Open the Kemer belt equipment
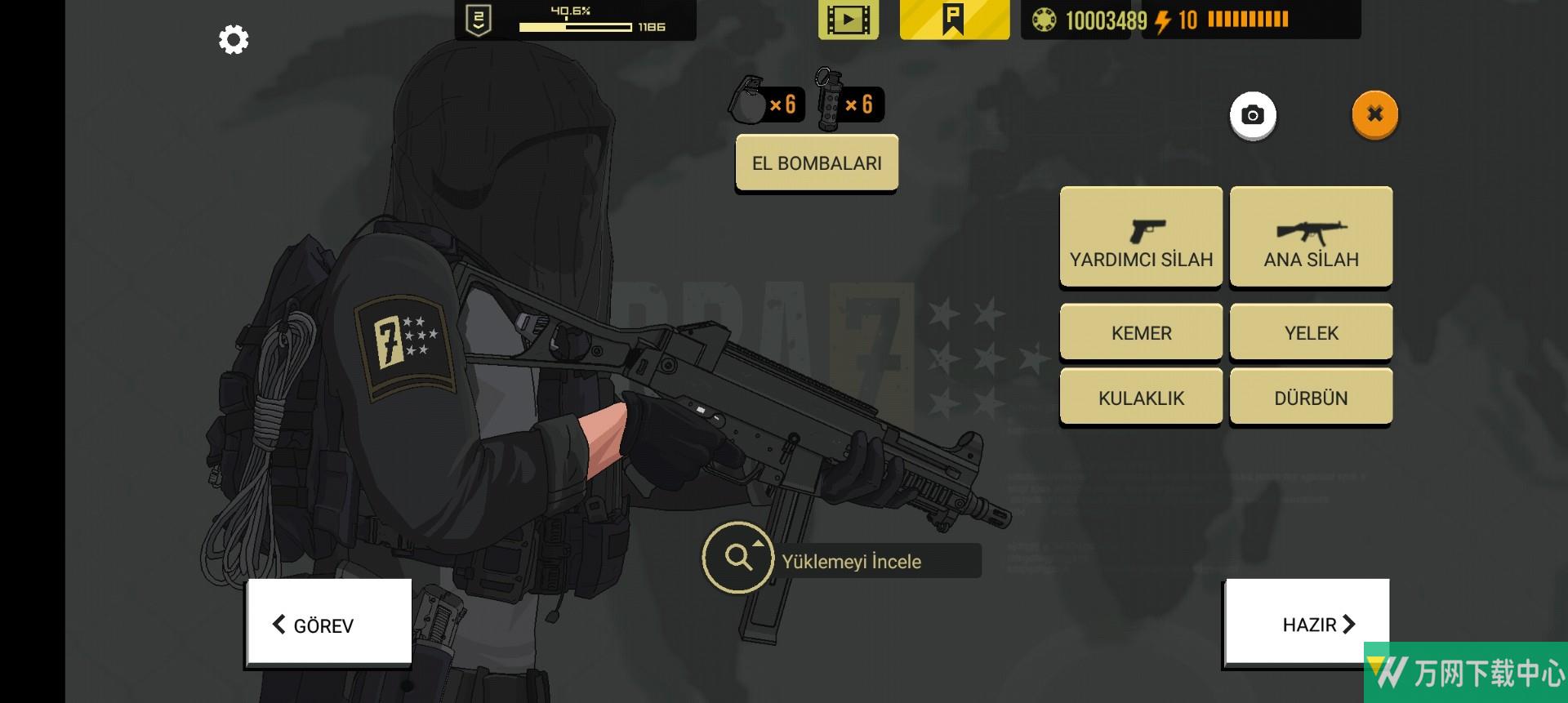 pyautogui.click(x=1141, y=332)
